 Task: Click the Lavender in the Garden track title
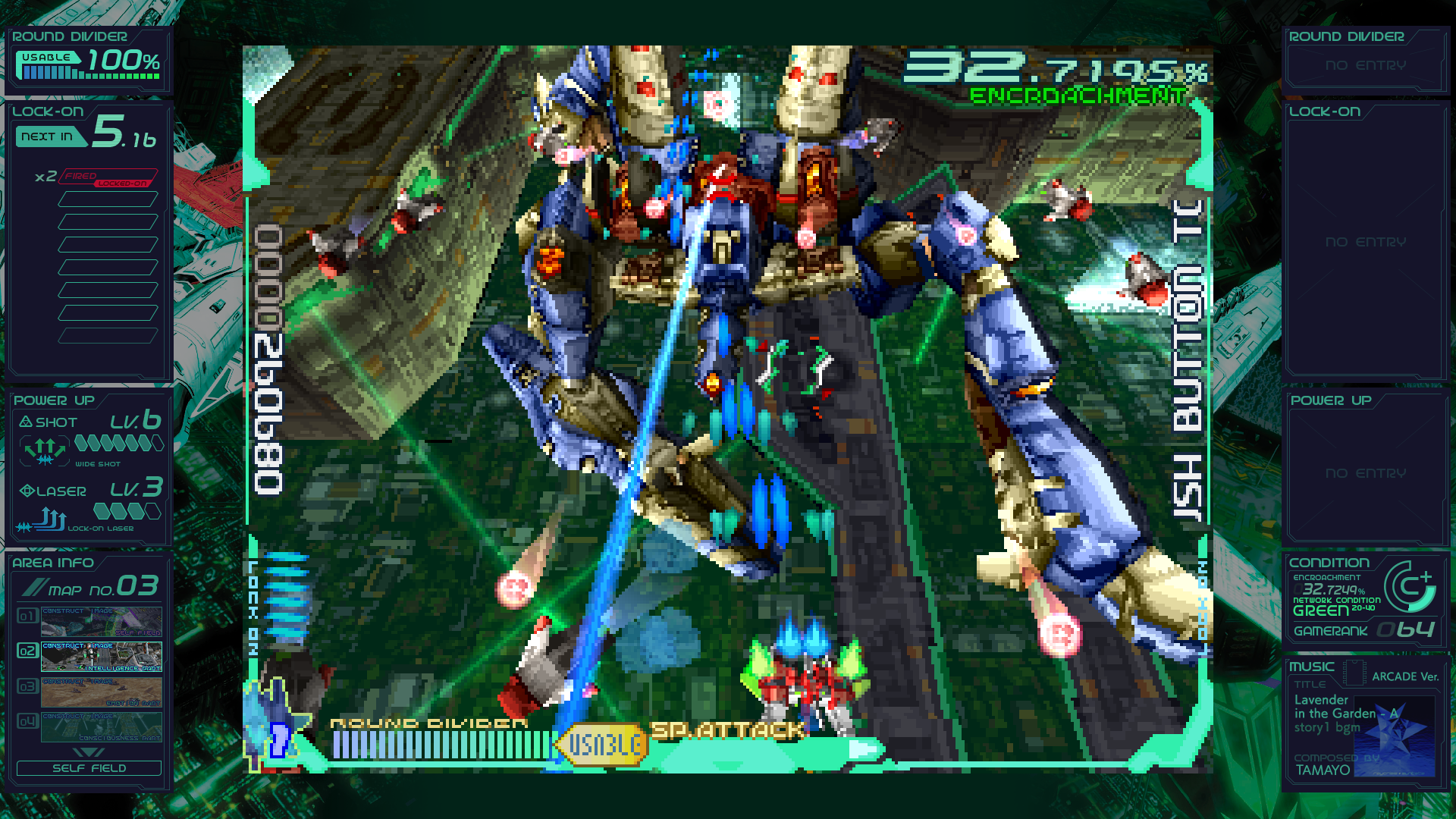(1327, 707)
